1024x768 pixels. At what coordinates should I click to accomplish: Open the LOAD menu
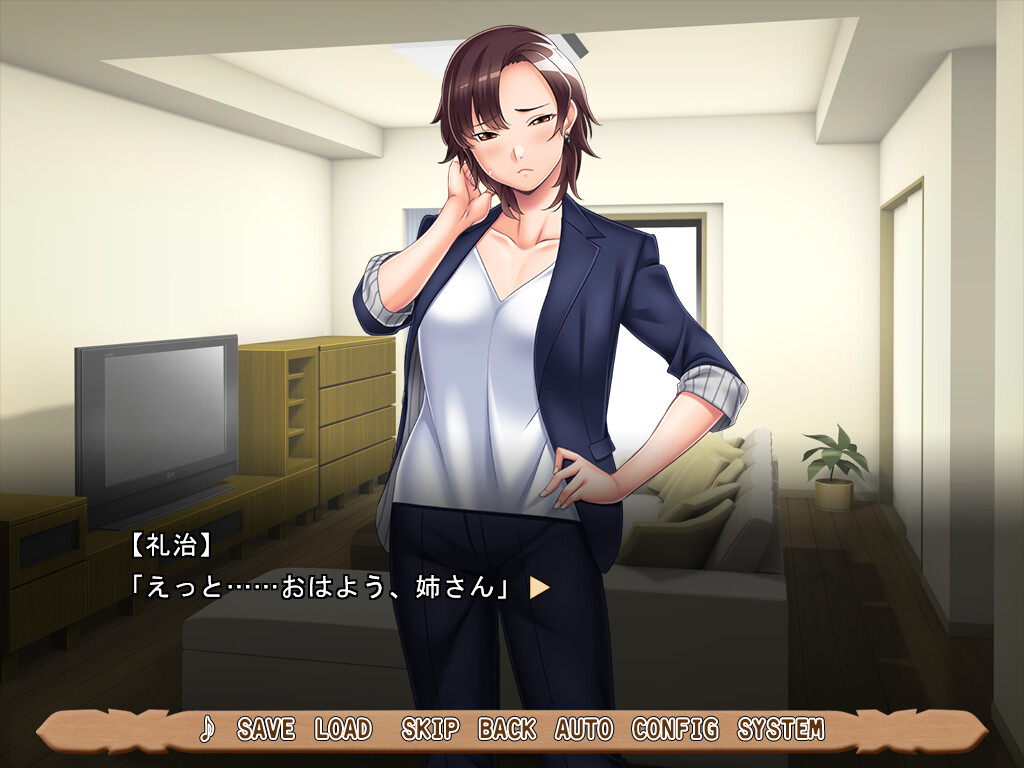pyautogui.click(x=343, y=730)
